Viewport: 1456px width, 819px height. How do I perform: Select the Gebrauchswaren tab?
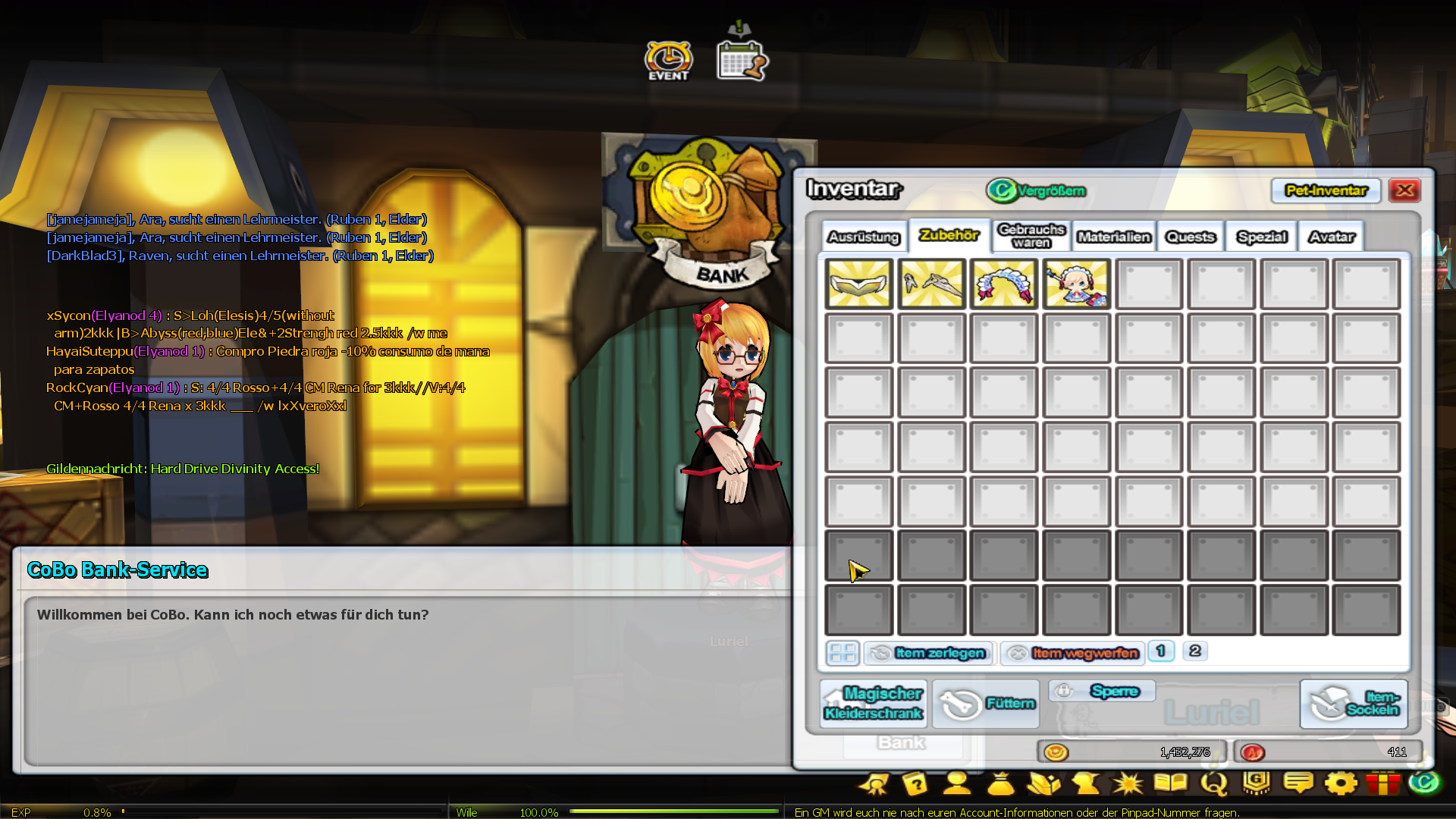click(1031, 236)
